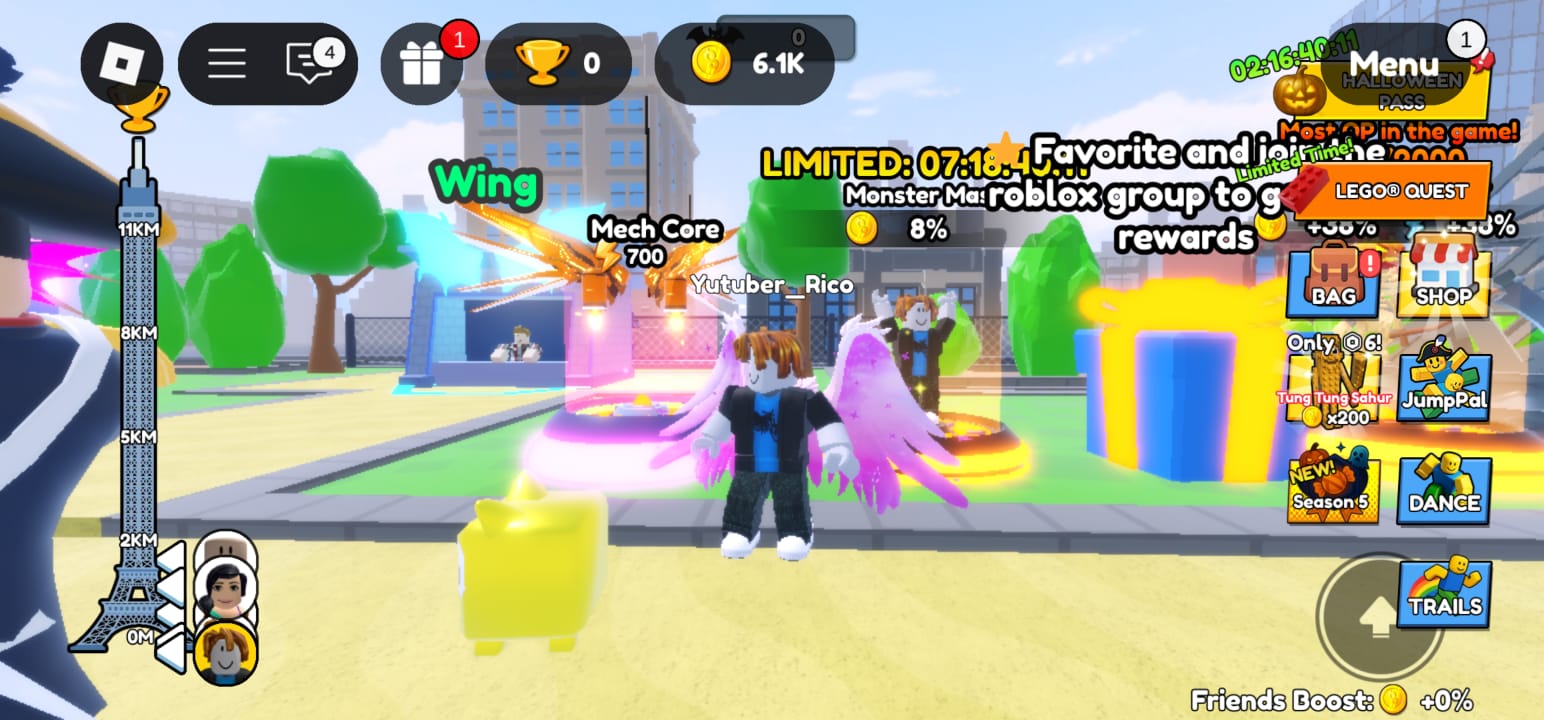This screenshot has width=1544, height=720.
Task: Open the Halloween Pass pumpkin offer
Action: point(1300,90)
